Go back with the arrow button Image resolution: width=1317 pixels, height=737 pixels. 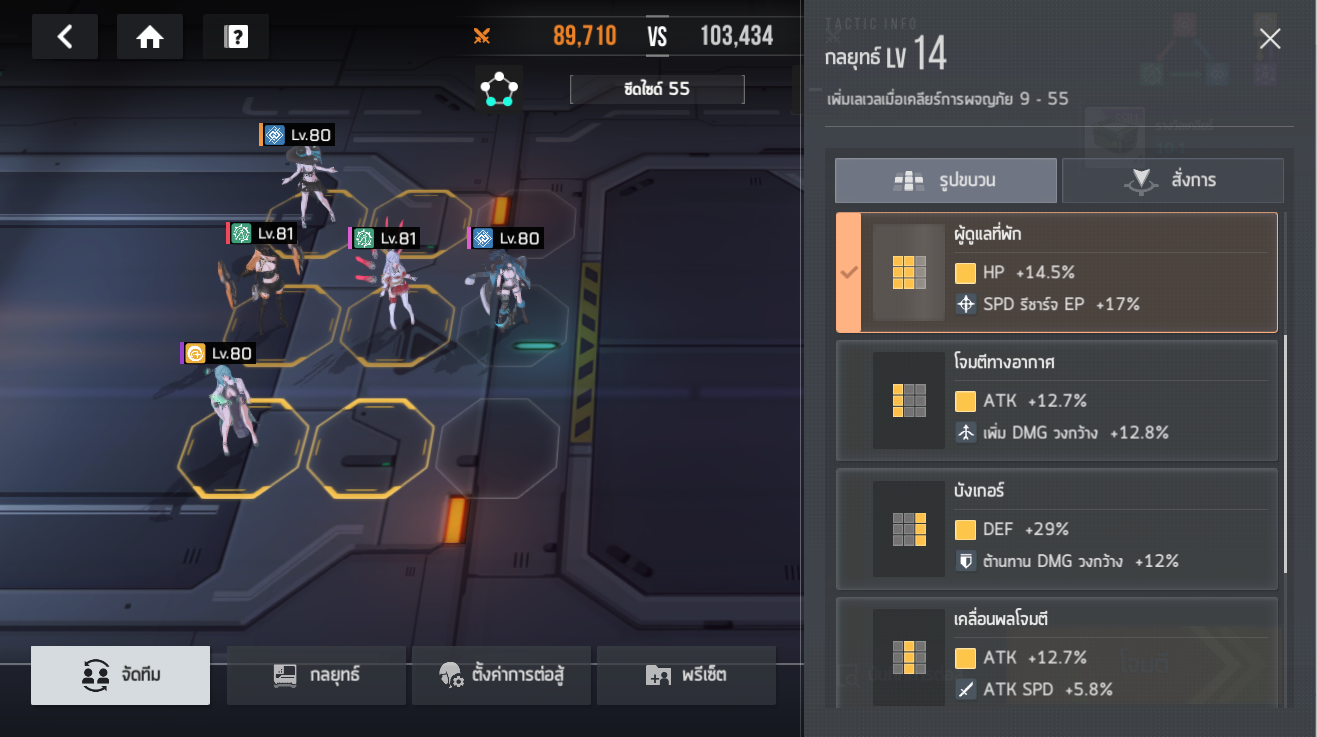click(65, 37)
